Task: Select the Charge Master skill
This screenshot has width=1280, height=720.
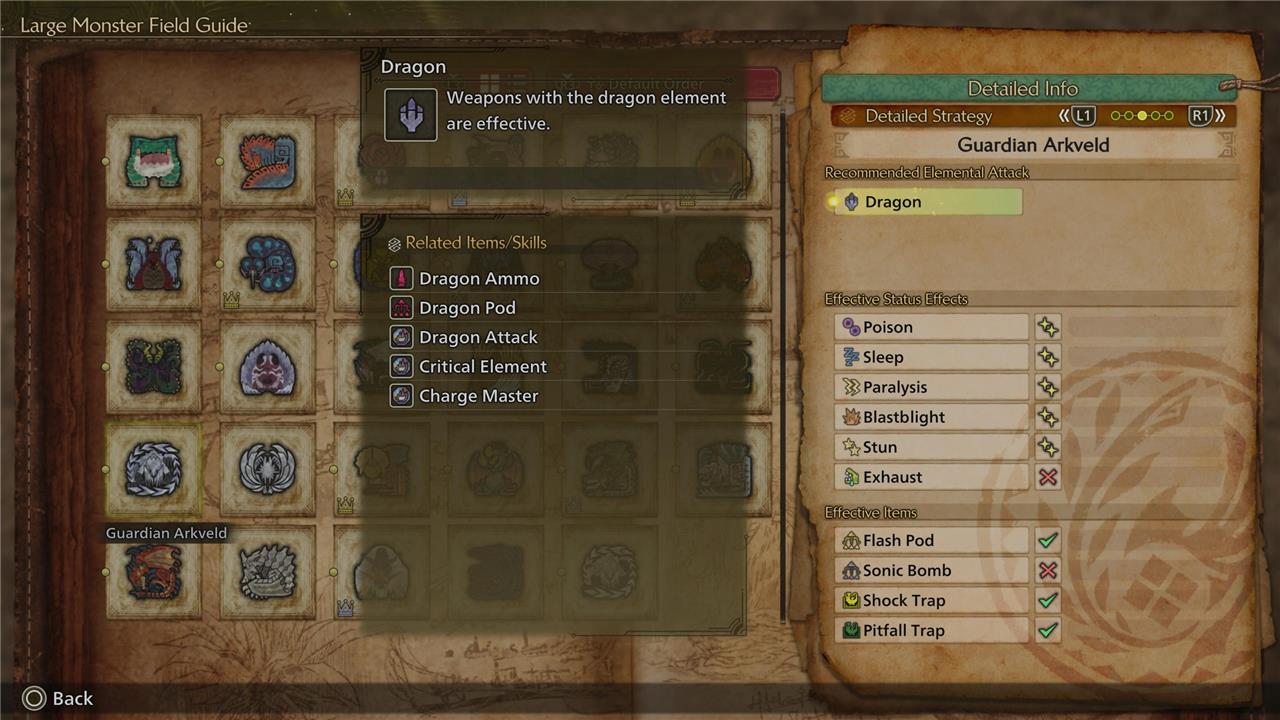Action: pyautogui.click(x=477, y=396)
